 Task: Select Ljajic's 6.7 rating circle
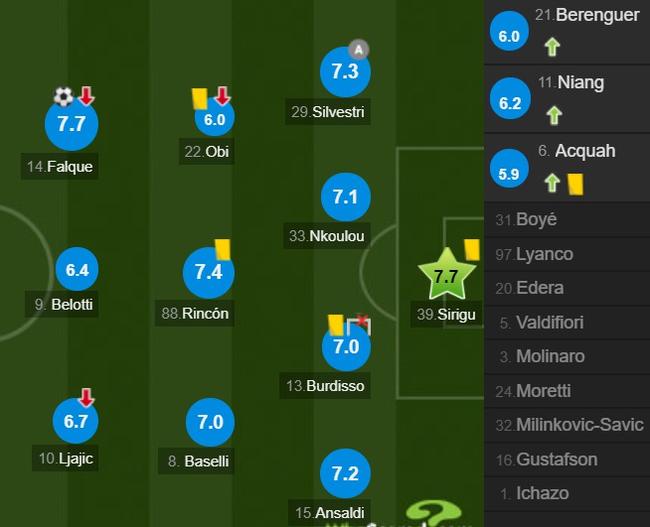[76, 421]
